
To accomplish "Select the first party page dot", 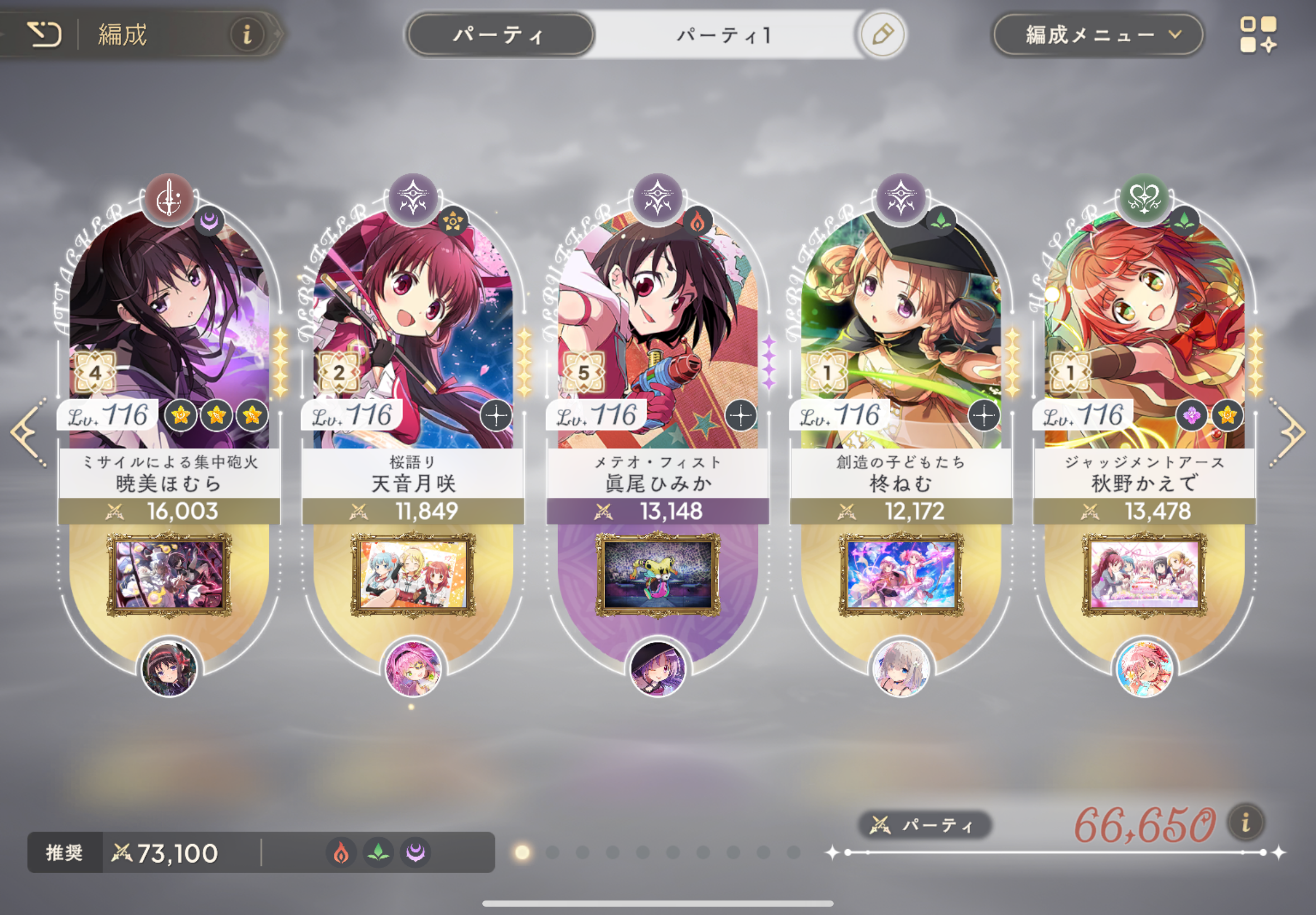I will click(522, 853).
